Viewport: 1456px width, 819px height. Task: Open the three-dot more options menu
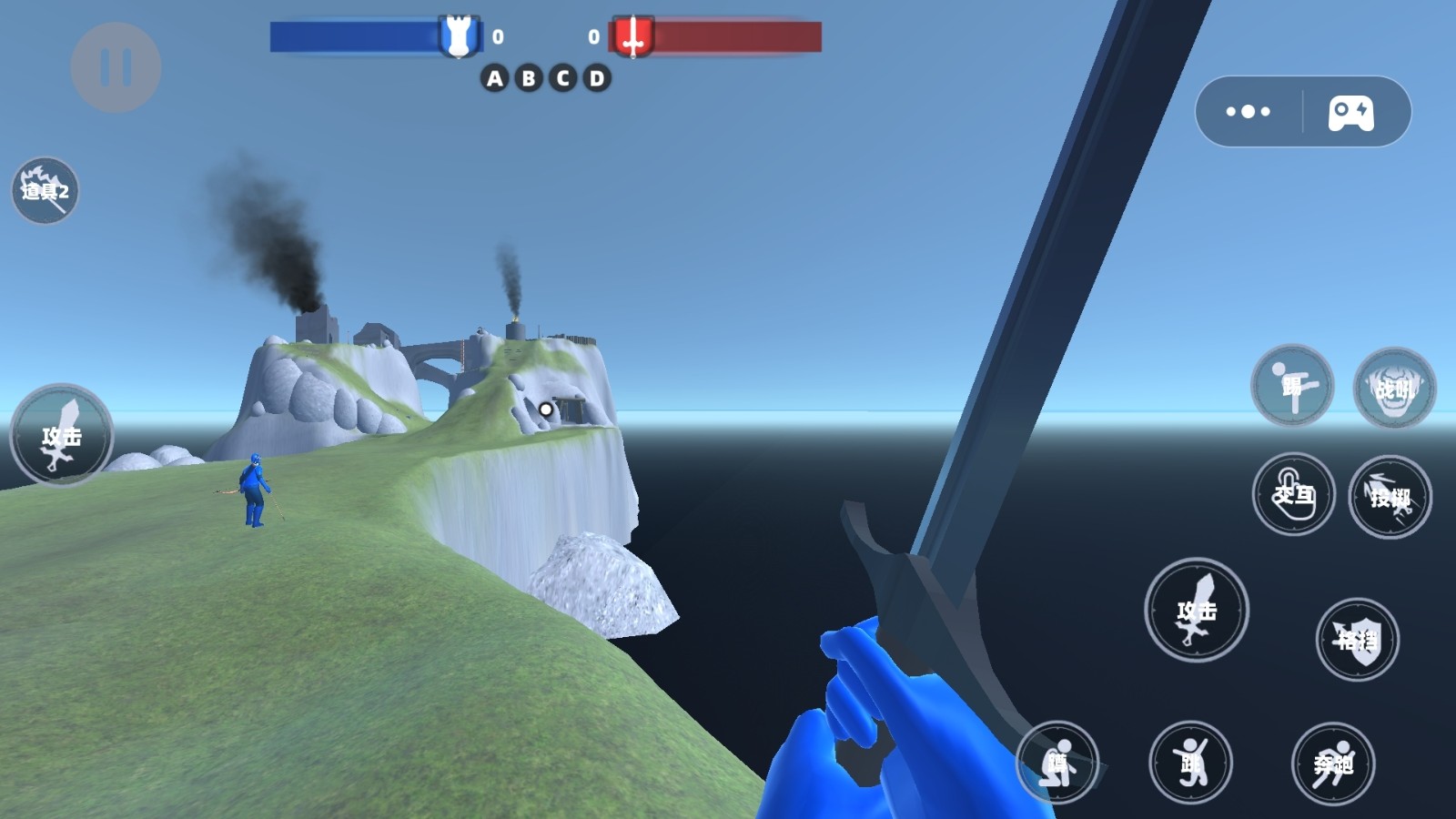click(x=1248, y=112)
